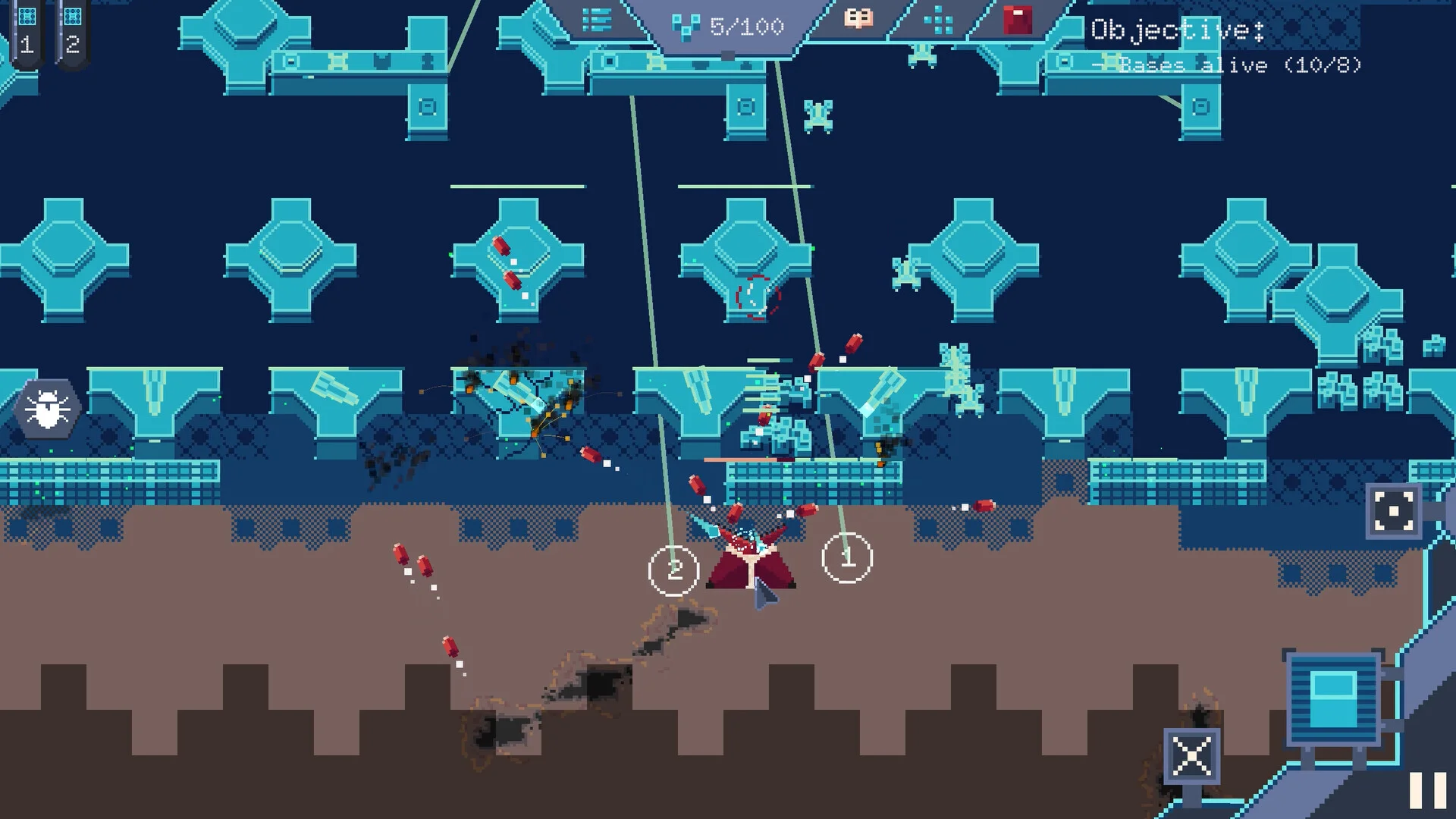The height and width of the screenshot is (819, 1456).
Task: Click the focus frame button with corner brackets
Action: pos(1394,511)
